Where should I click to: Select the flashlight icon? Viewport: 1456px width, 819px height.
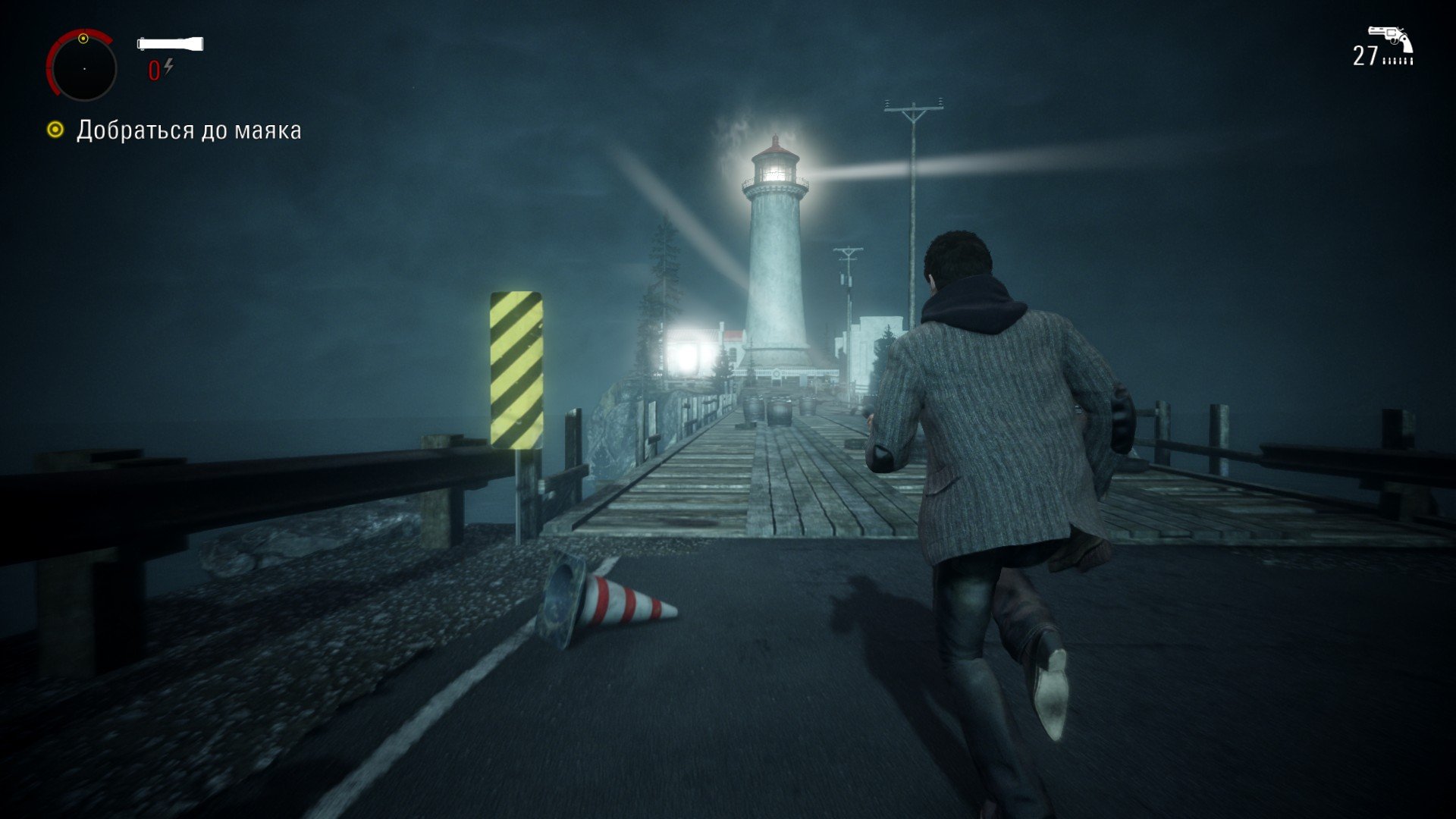170,43
